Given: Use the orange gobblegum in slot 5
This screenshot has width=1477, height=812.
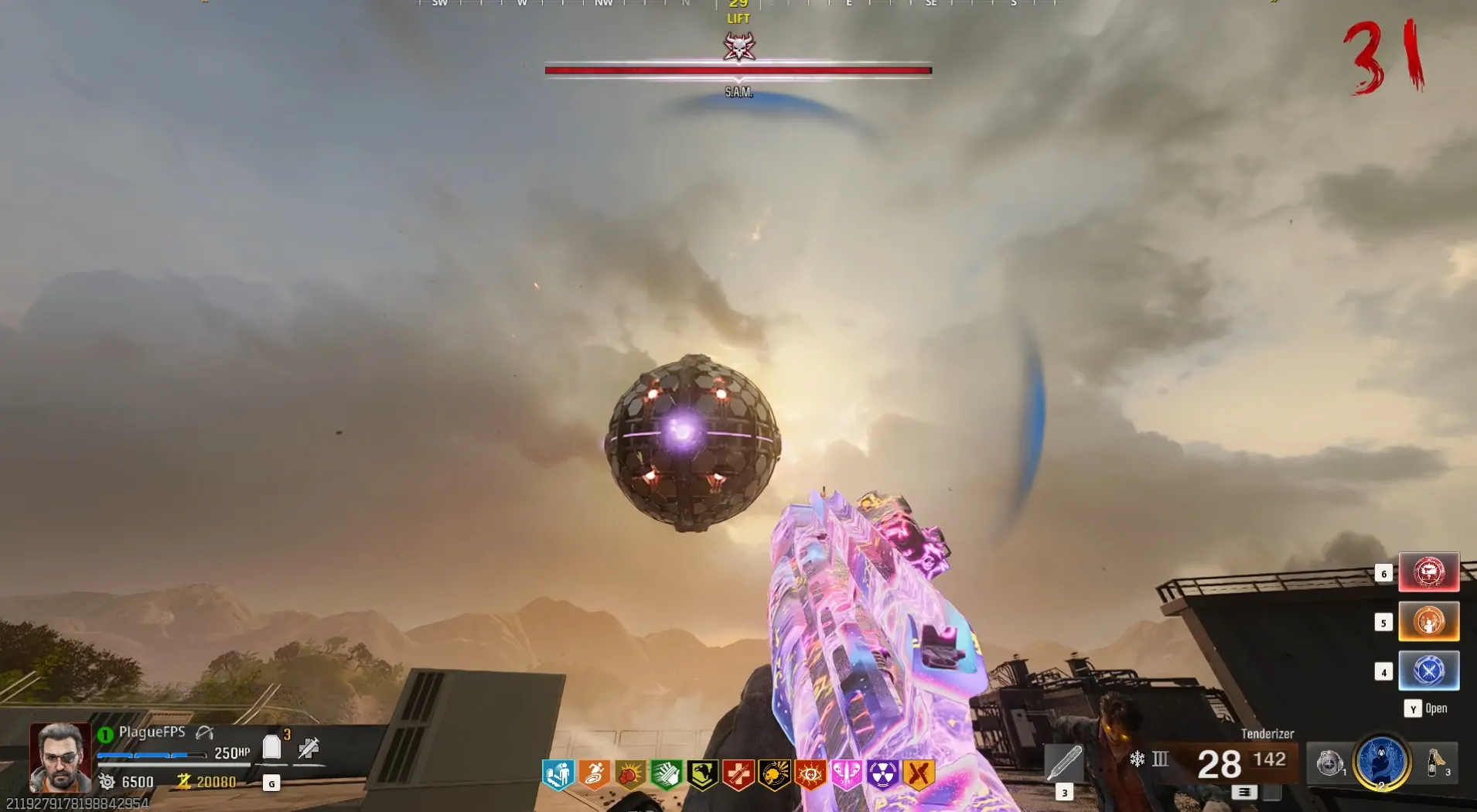Looking at the screenshot, I should tap(1428, 622).
